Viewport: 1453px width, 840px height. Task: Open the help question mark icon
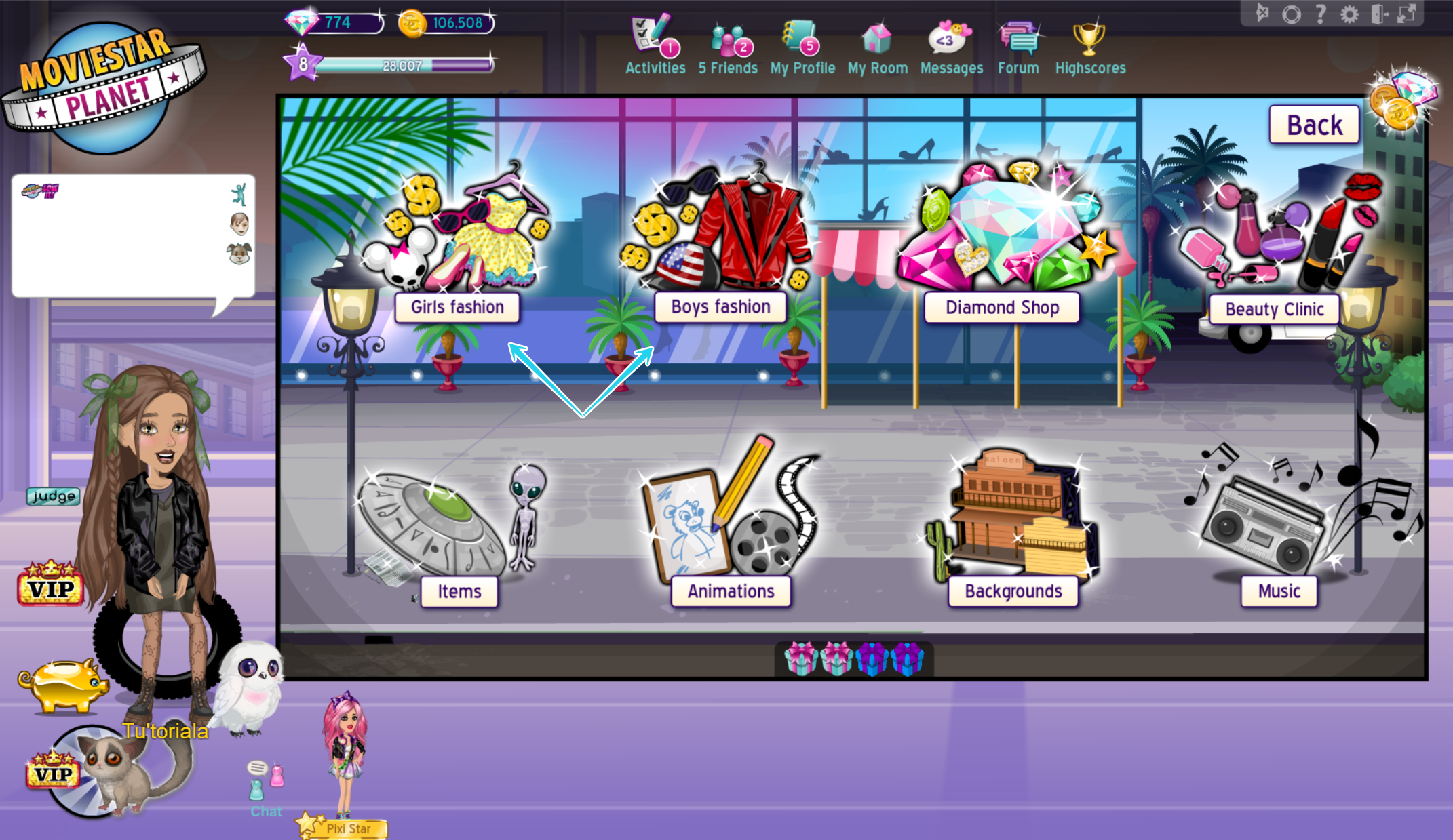1319,12
